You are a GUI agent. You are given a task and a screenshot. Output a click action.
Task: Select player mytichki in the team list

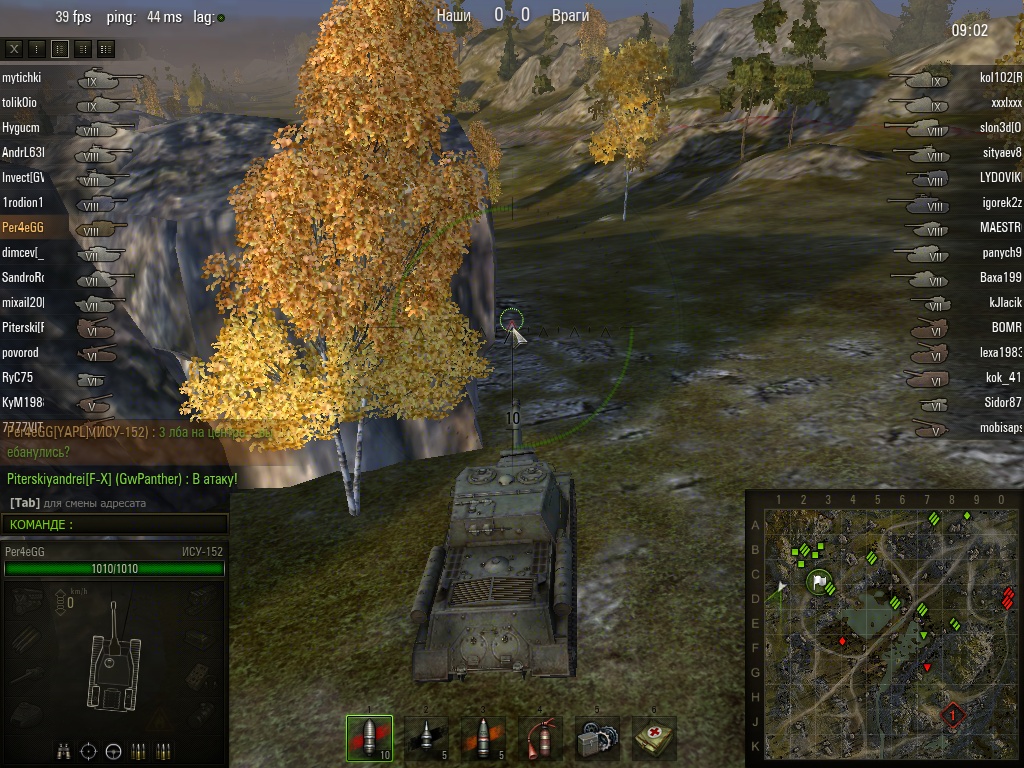(x=22, y=77)
